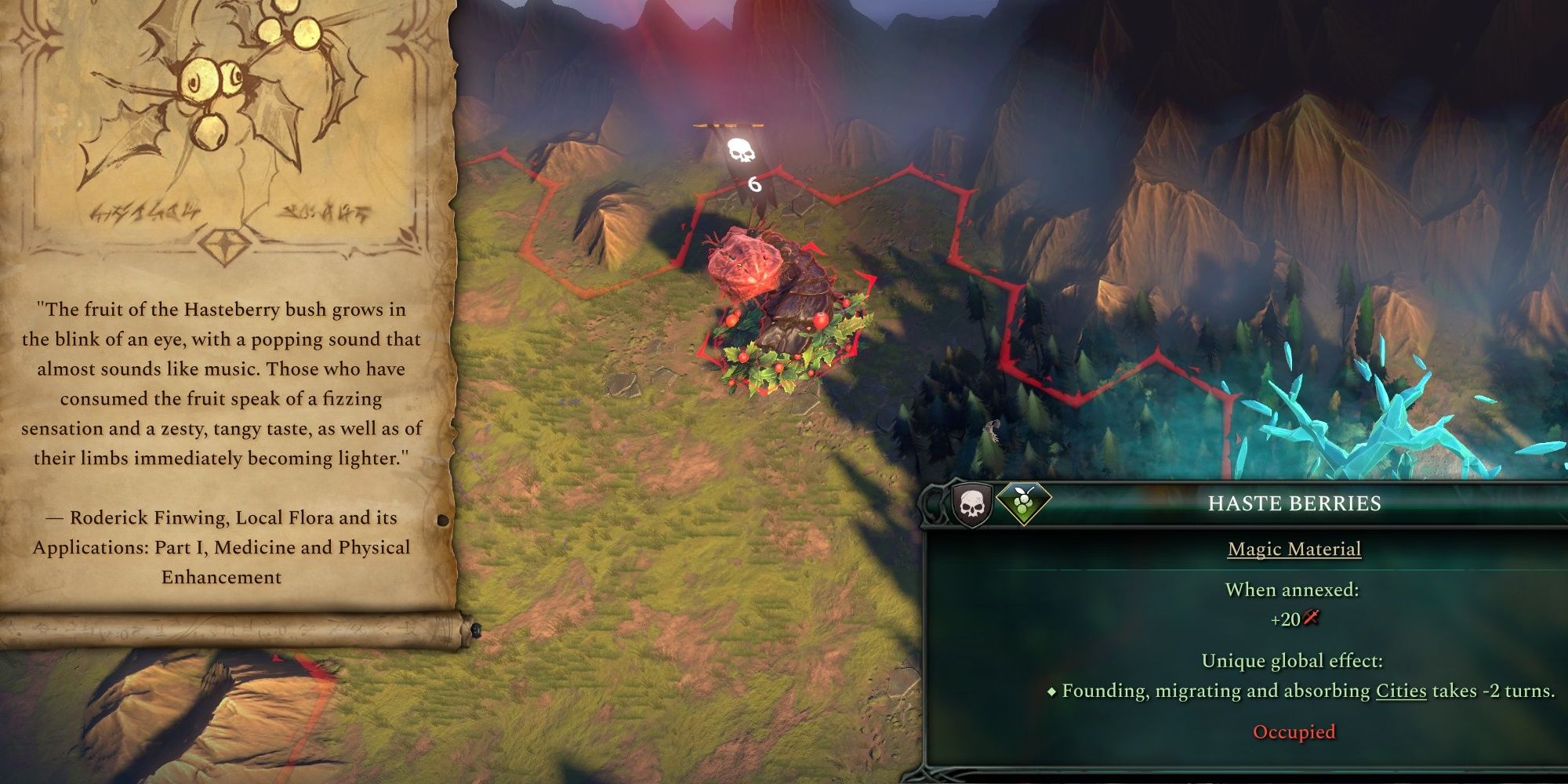Click the underlined Cities link
The height and width of the screenshot is (784, 1568).
coord(1400,691)
